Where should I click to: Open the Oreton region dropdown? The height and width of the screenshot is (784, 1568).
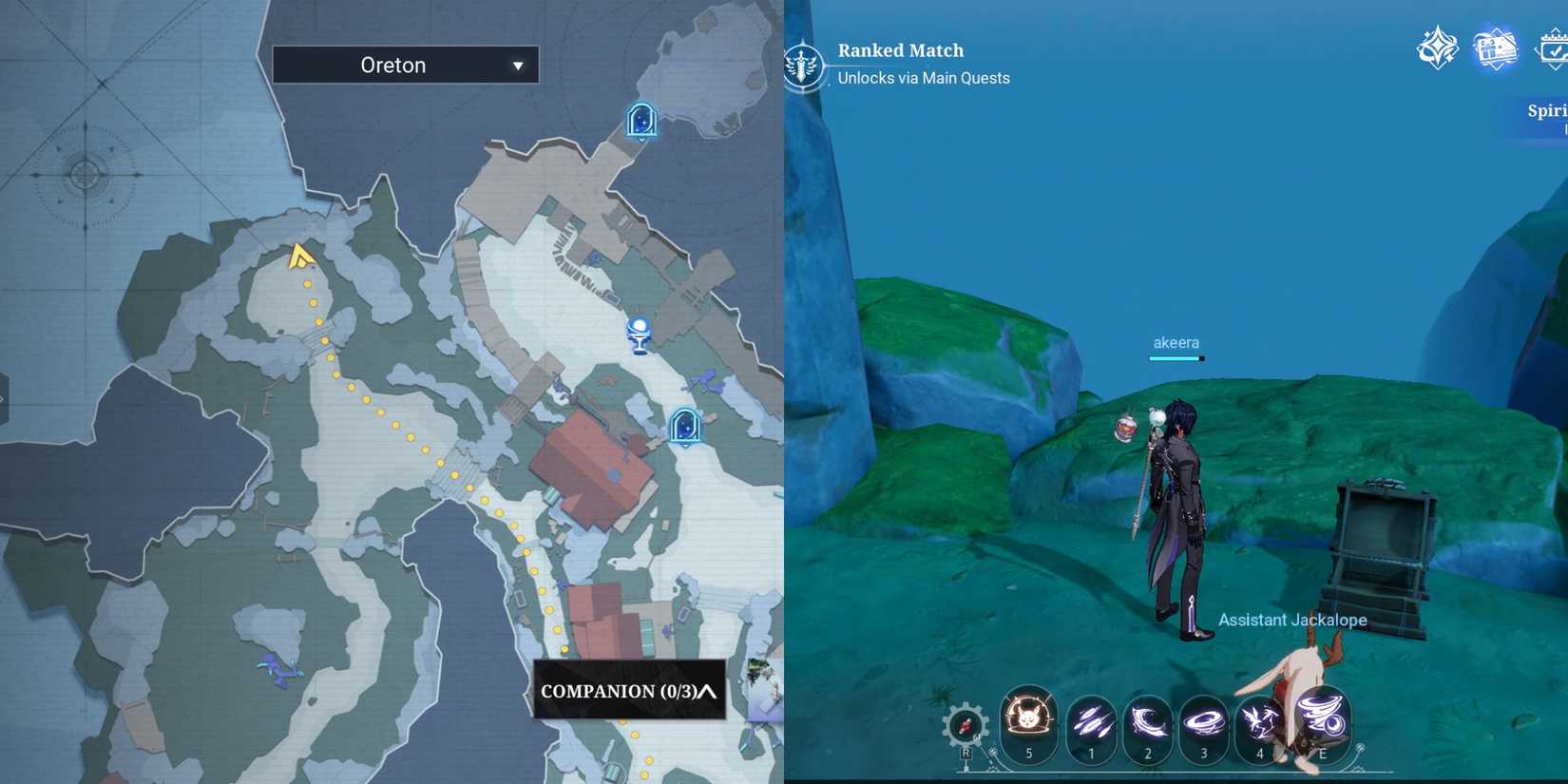pos(405,65)
